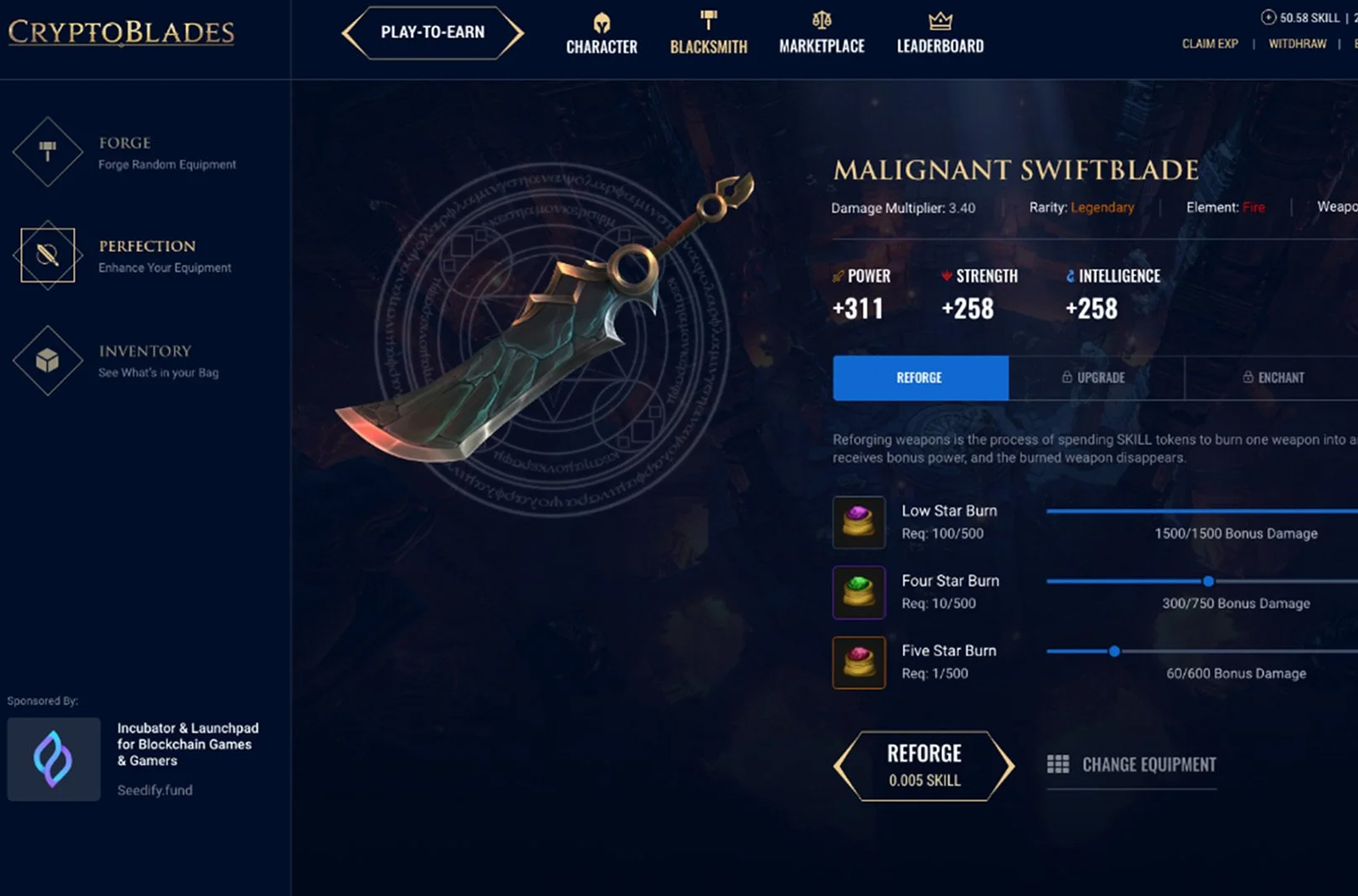Image resolution: width=1358 pixels, height=896 pixels.
Task: Select the Five Star Burn dust
Action: [x=859, y=662]
